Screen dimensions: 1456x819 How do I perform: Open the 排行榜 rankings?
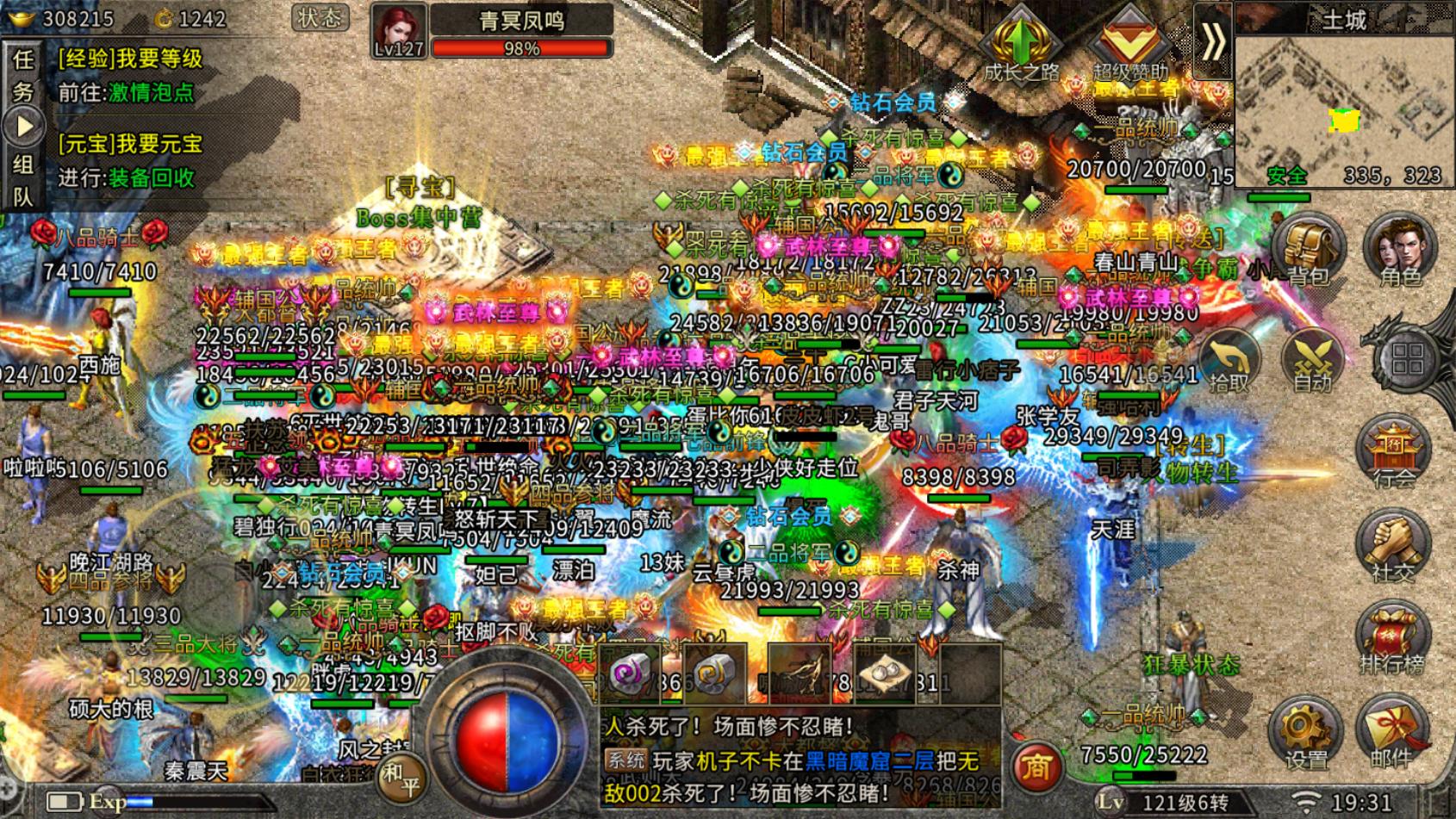coord(1392,641)
